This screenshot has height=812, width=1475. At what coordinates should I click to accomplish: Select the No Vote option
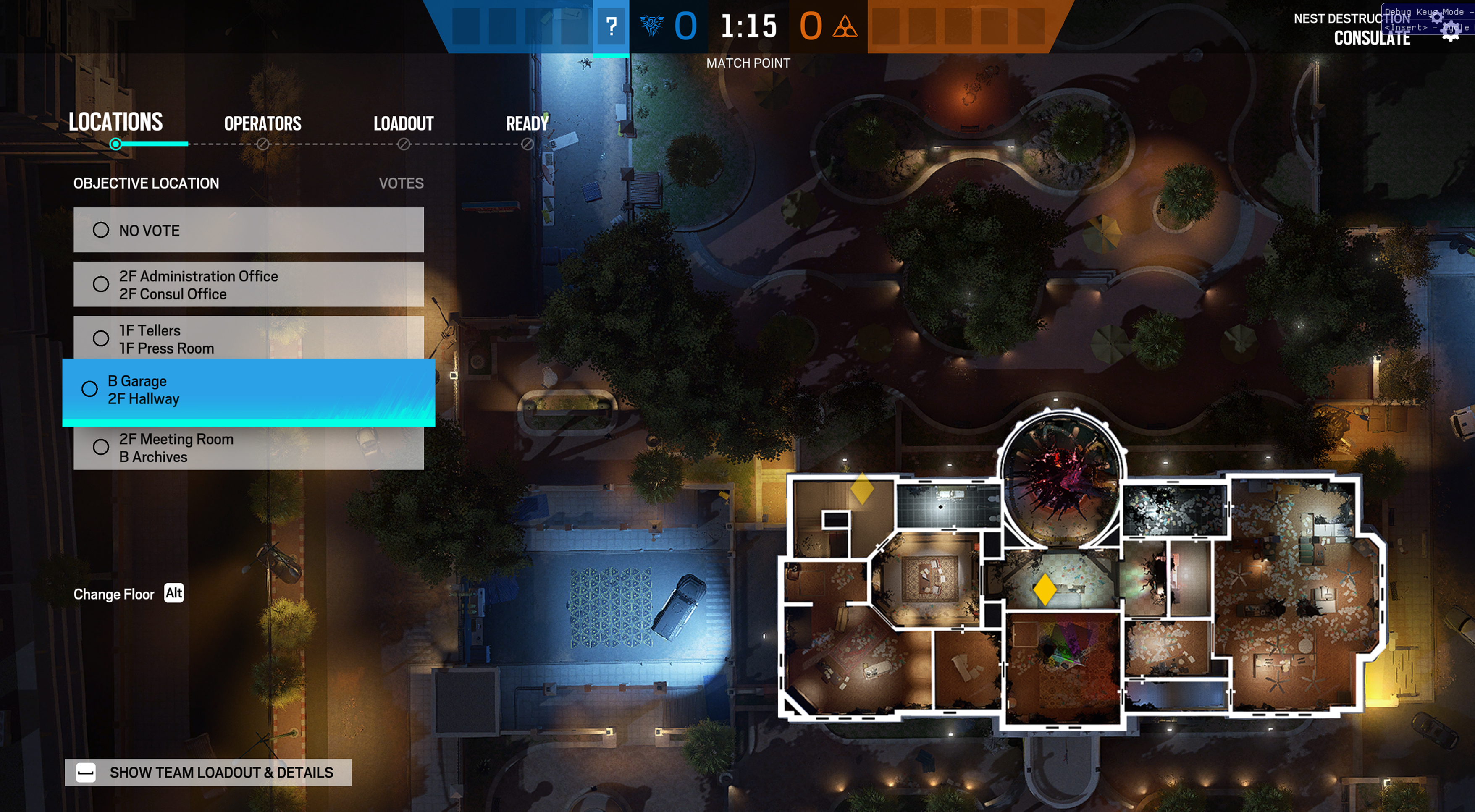tap(248, 230)
